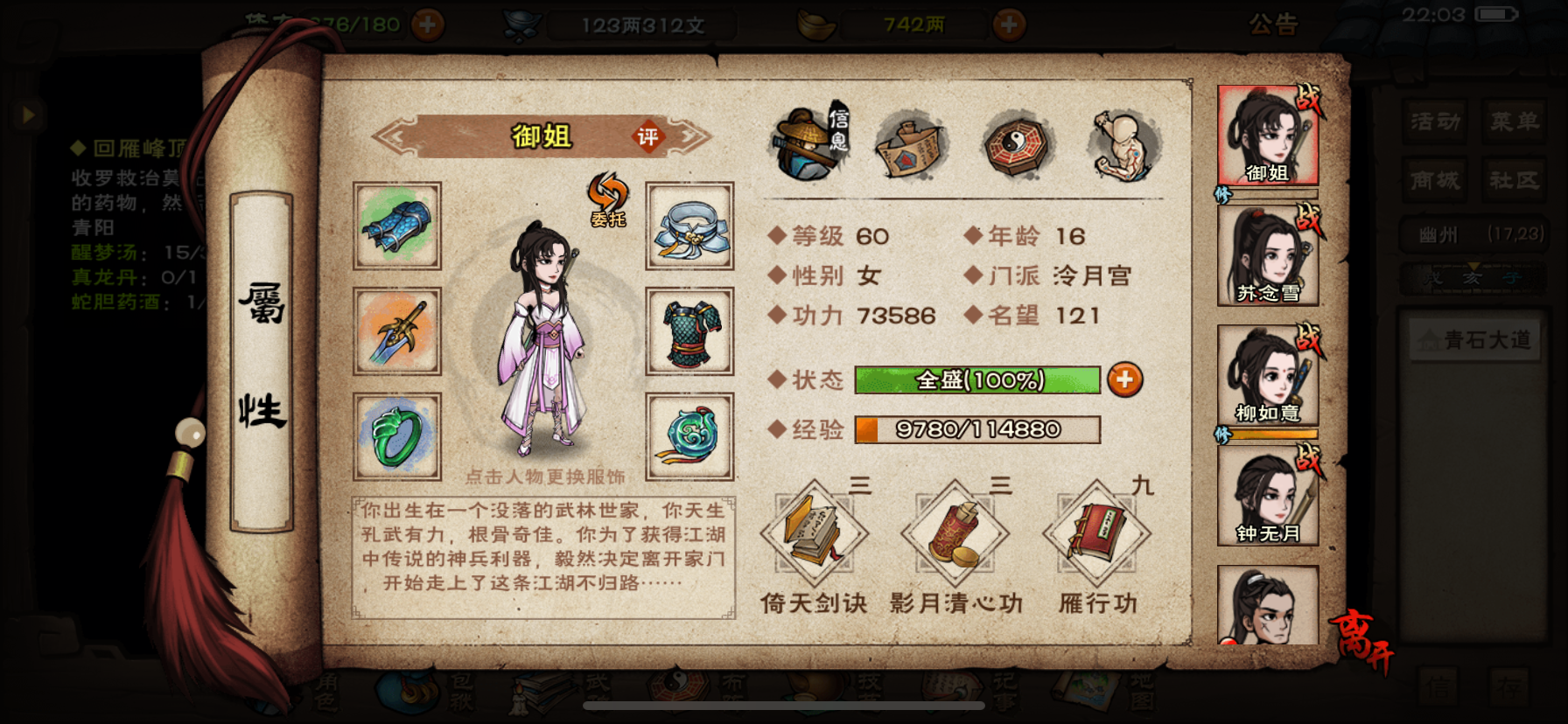The width and height of the screenshot is (1568, 724).
Task: Click the 委托 commission flame icon
Action: click(606, 194)
